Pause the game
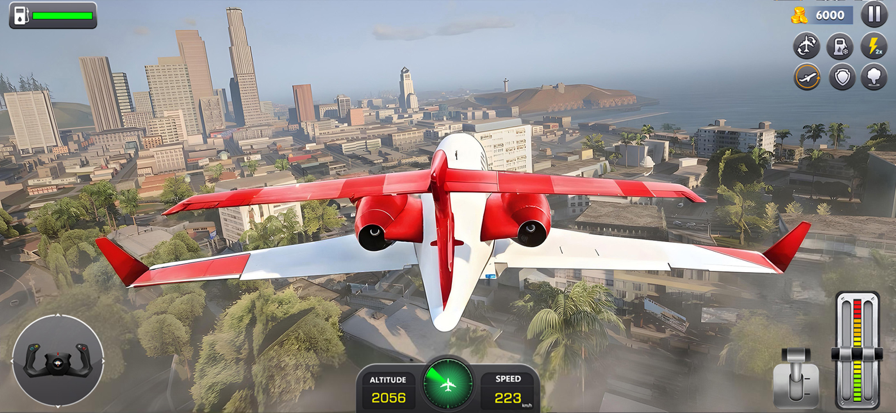 [874, 15]
